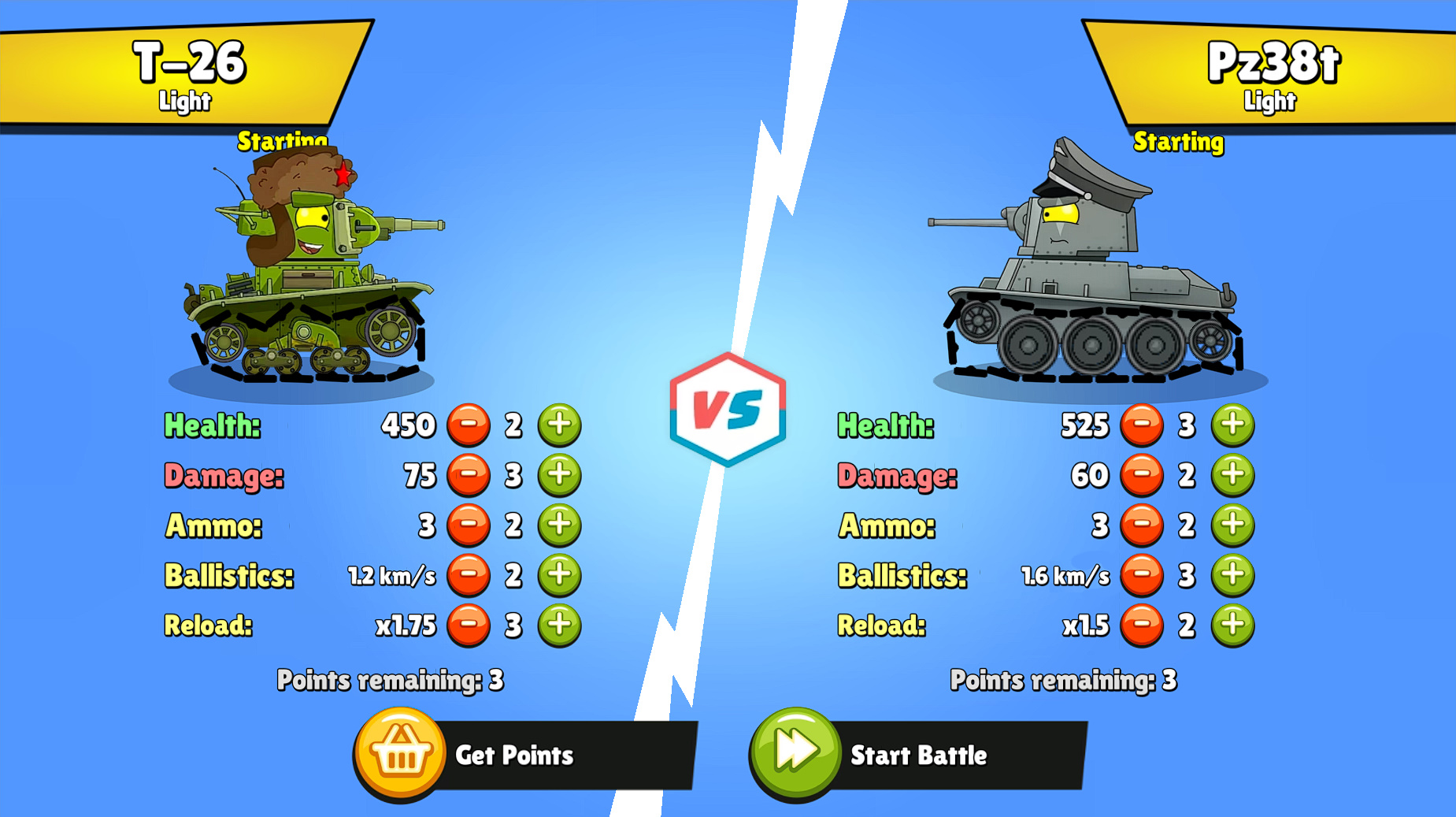Click the plus icon beside T-26 Health

pyautogui.click(x=559, y=425)
